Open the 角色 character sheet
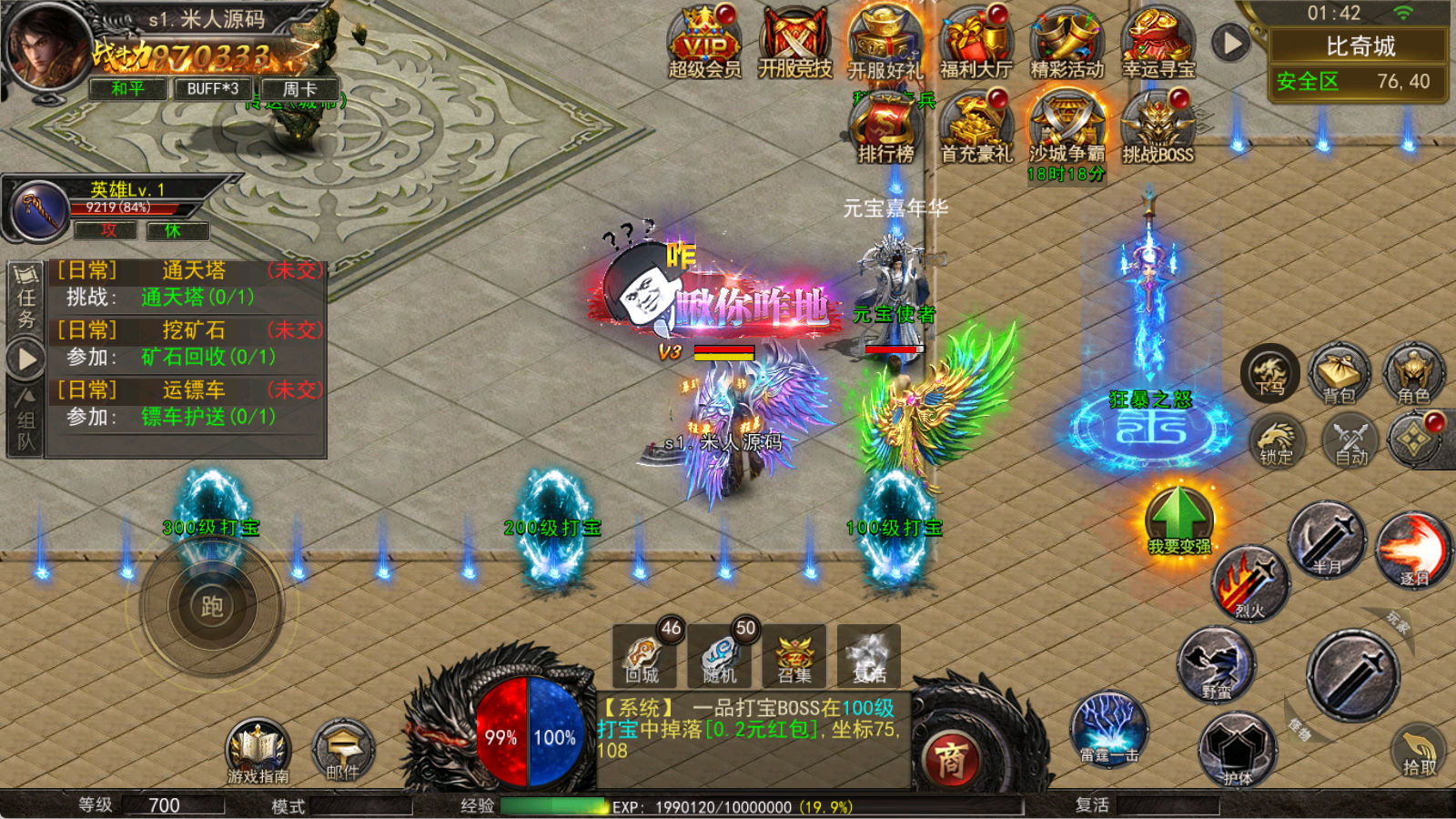The image size is (1456, 819). coord(1413,375)
